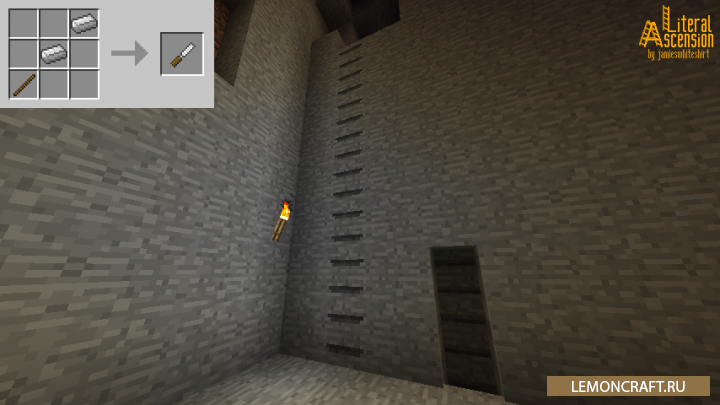Viewport: 720px width, 405px height.
Task: Pick the iron ingot in the grid's center slot
Action: click(54, 53)
